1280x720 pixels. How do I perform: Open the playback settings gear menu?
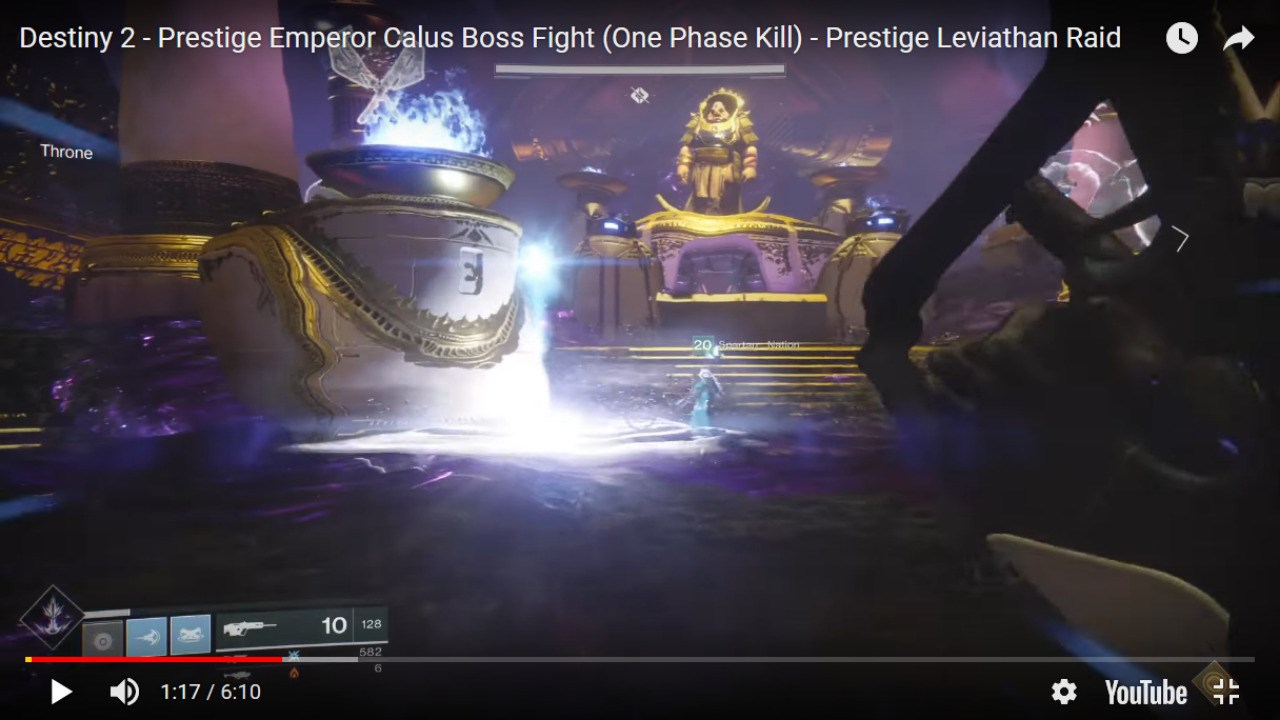(1064, 691)
